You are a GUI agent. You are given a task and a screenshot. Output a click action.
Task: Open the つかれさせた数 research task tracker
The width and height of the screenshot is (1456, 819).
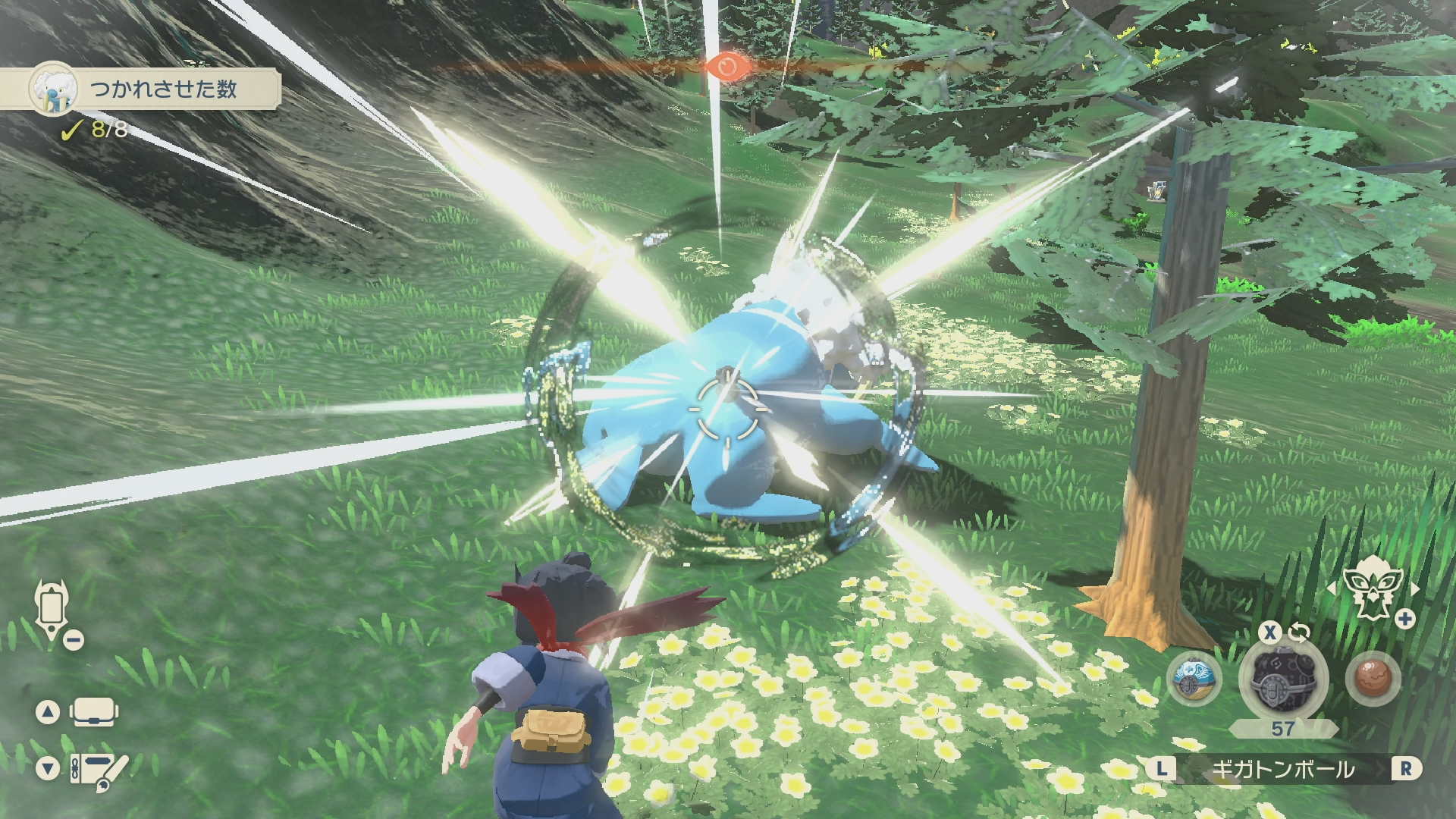(x=152, y=89)
